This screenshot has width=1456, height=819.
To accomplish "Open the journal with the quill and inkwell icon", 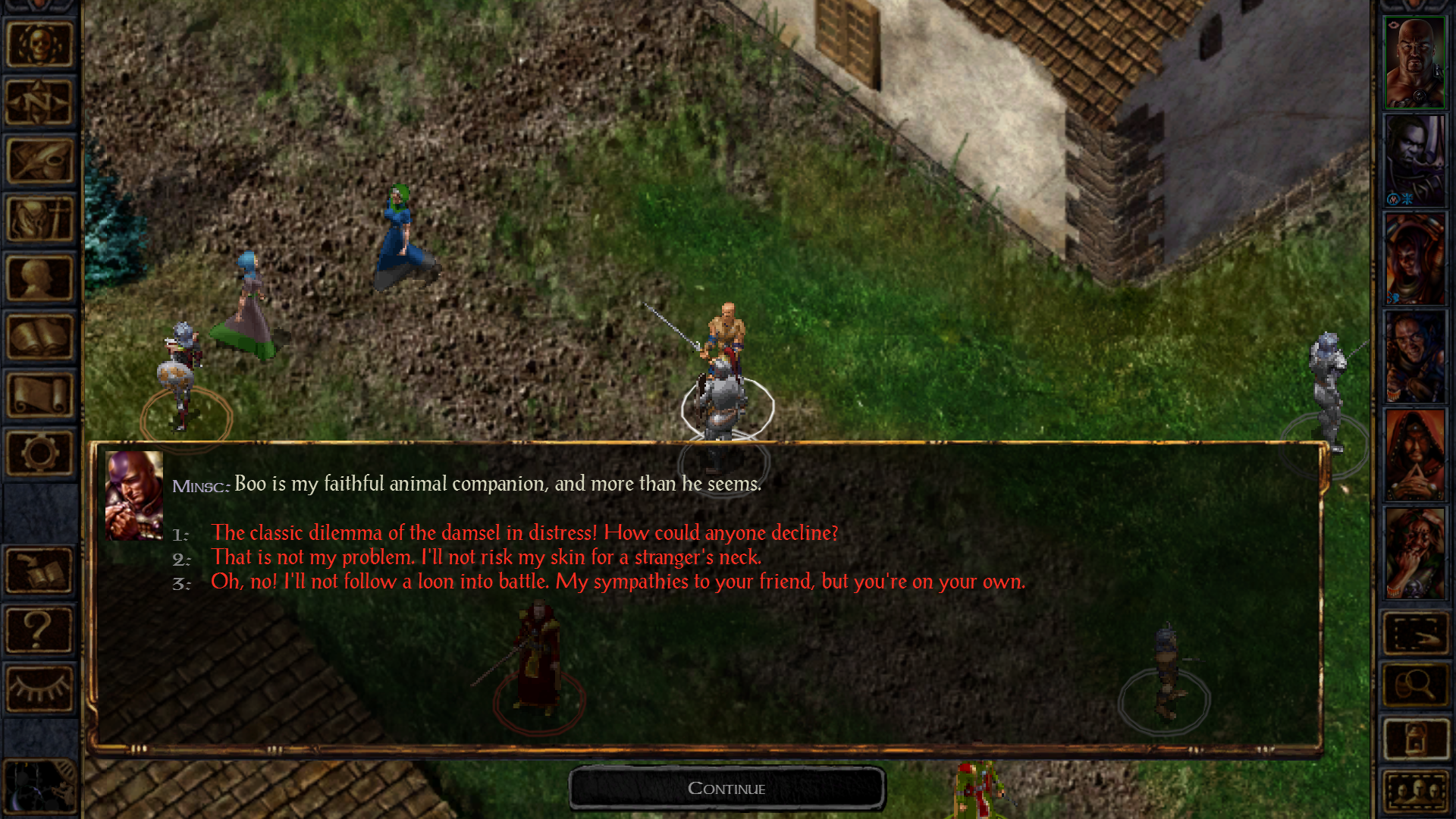I will pos(39,162).
